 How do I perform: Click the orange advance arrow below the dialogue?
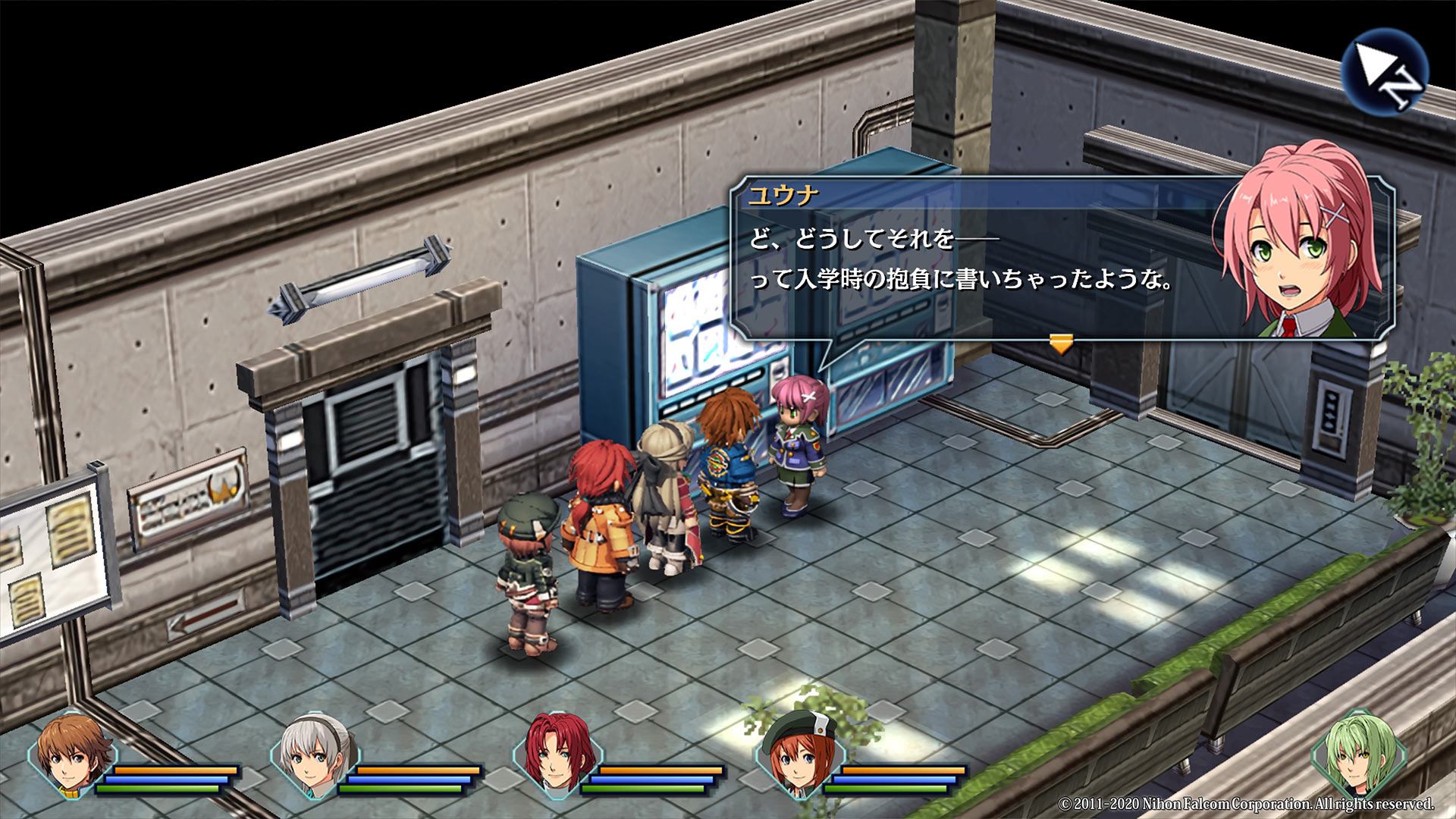point(1062,341)
